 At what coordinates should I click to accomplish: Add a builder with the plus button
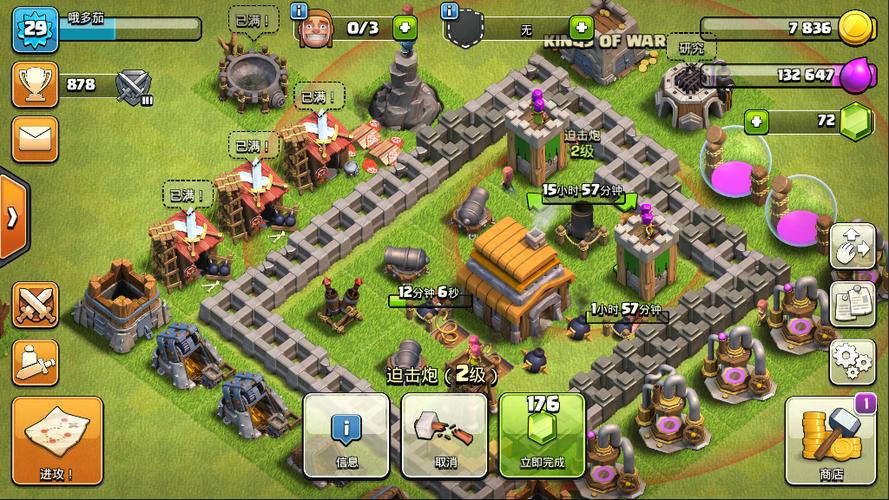[x=405, y=27]
